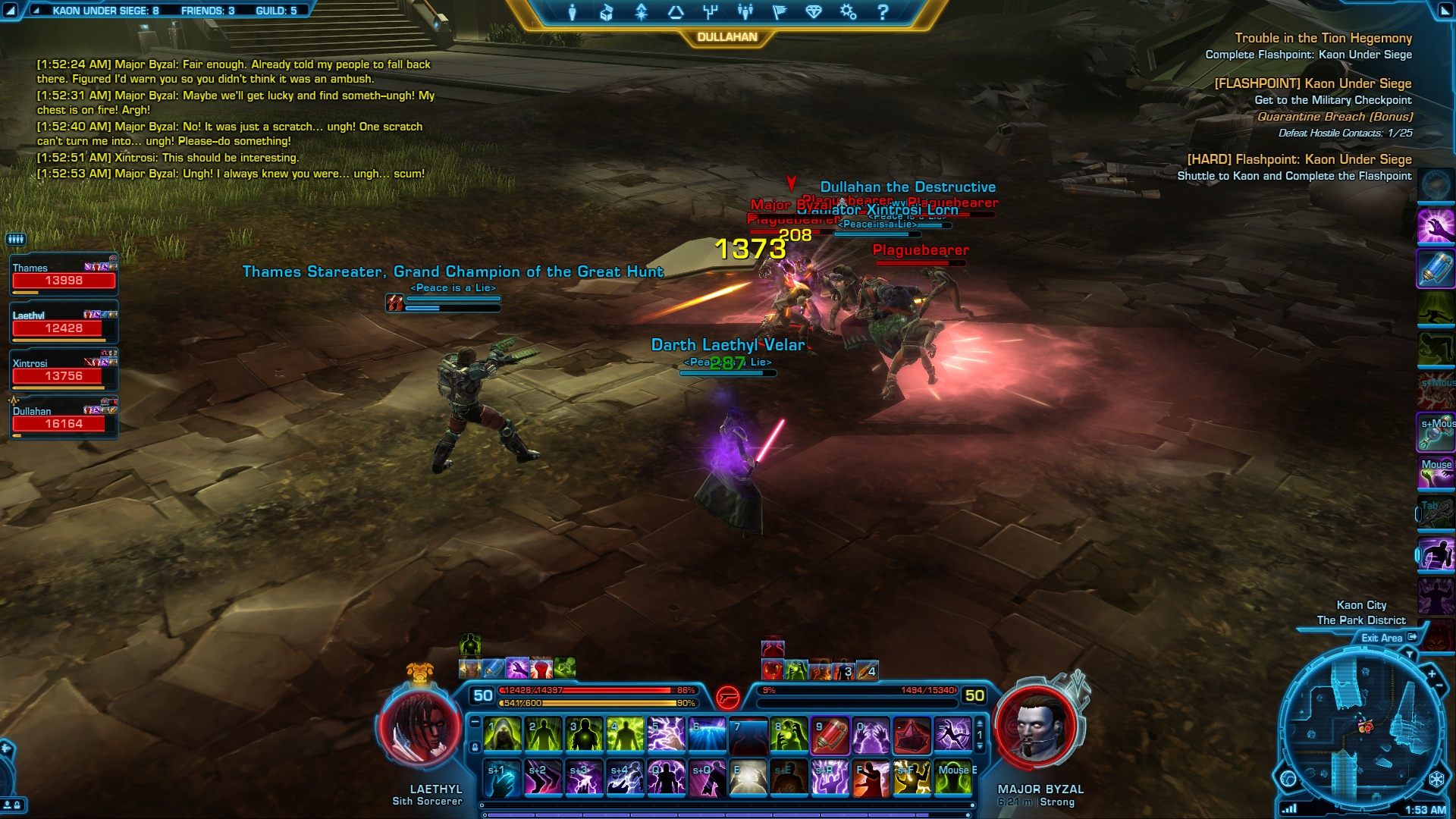1456x819 pixels.
Task: Open the world map globe button
Action: click(x=1288, y=779)
